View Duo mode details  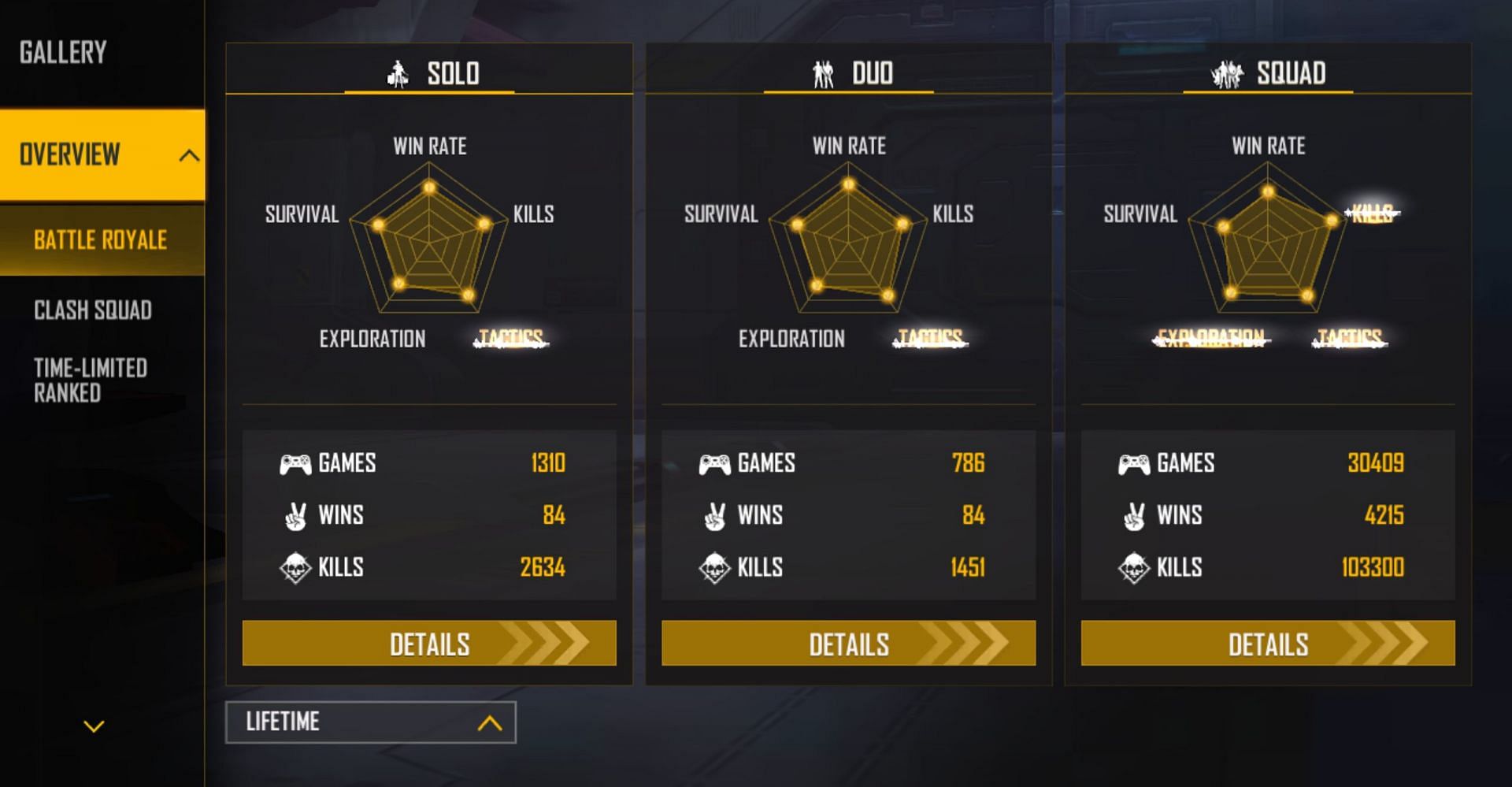click(x=848, y=644)
